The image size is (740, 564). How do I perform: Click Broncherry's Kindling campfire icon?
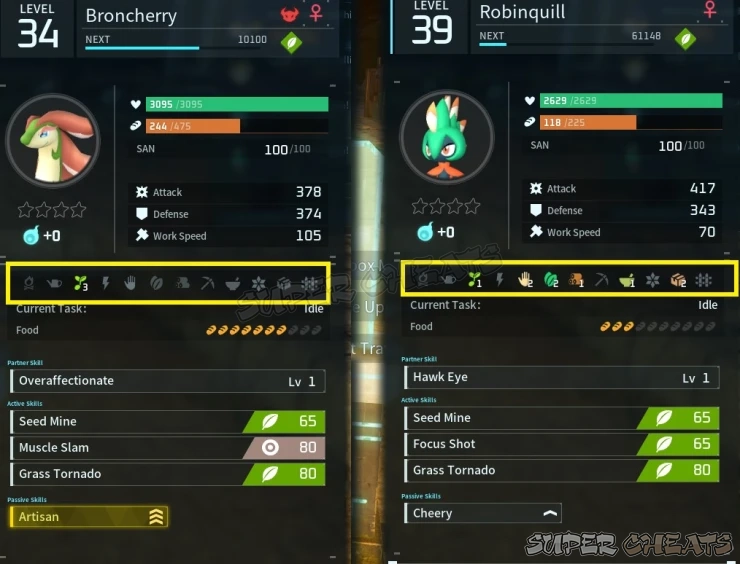pyautogui.click(x=28, y=284)
